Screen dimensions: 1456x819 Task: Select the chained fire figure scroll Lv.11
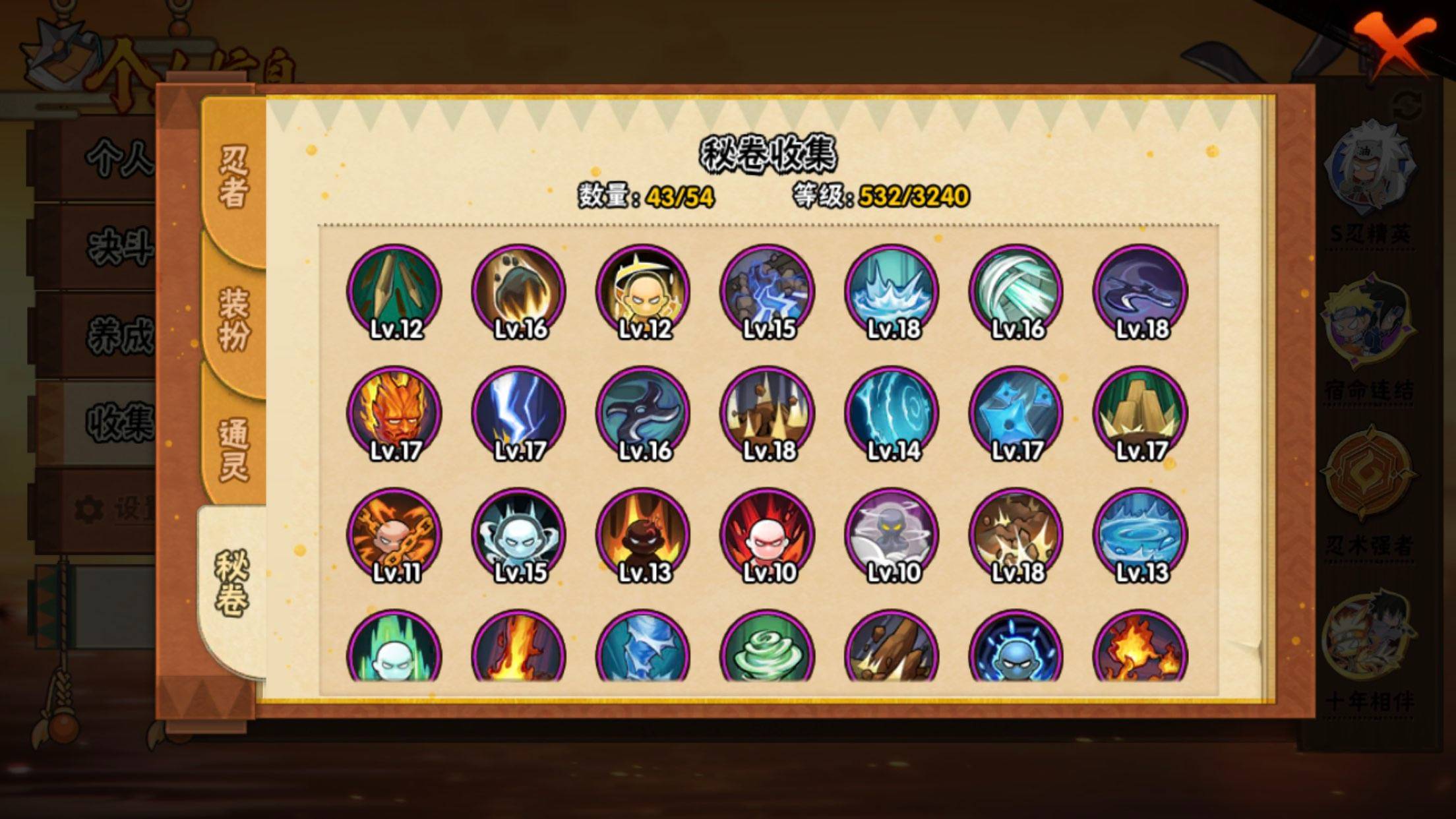point(394,535)
